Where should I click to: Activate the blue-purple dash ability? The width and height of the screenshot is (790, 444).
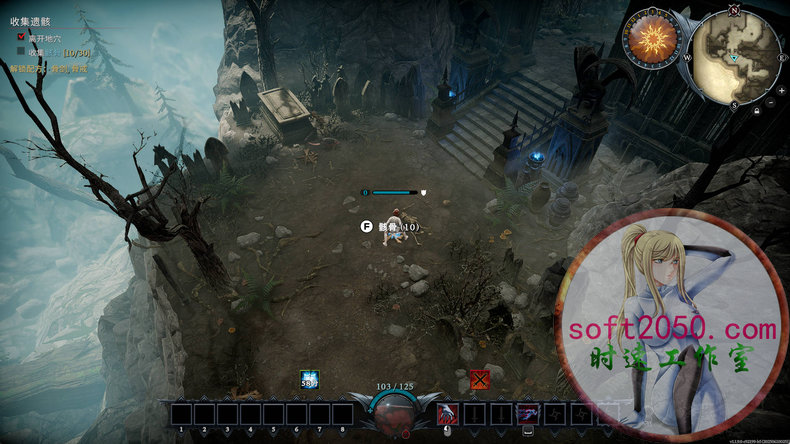(527, 413)
